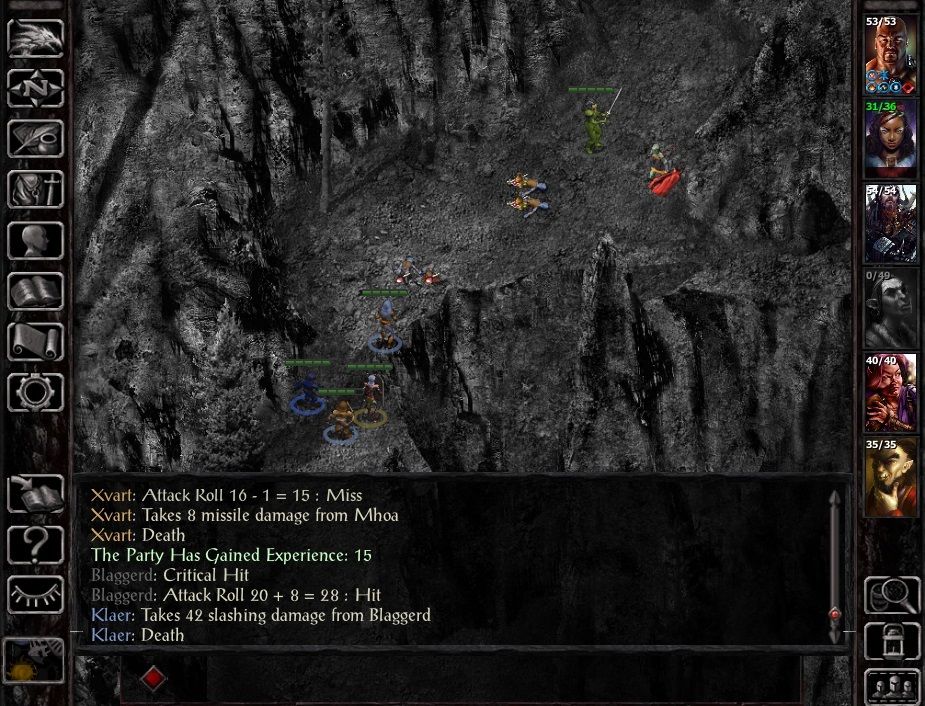Open the area map compass button
The image size is (925, 706).
[x=36, y=88]
